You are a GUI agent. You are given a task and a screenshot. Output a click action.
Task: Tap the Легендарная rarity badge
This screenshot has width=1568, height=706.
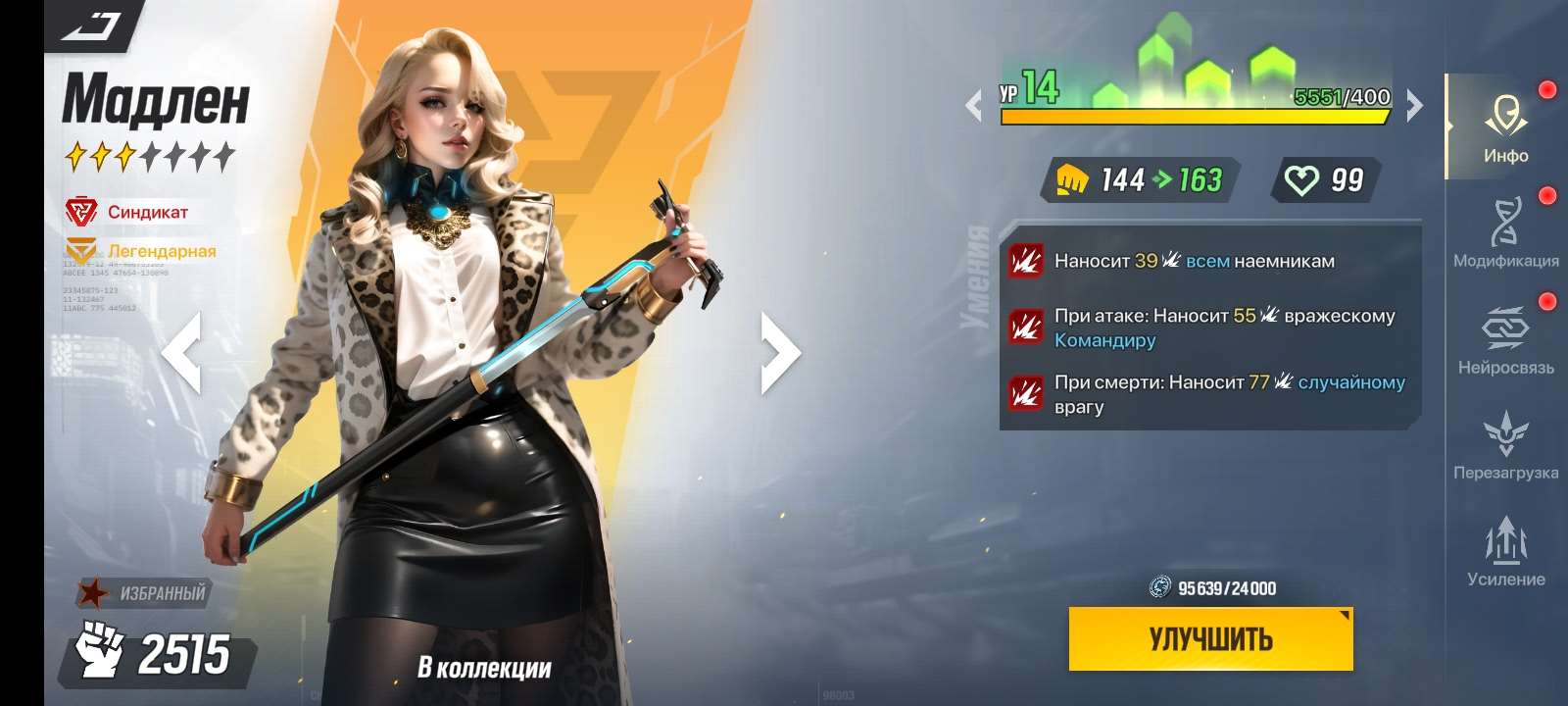click(x=82, y=250)
